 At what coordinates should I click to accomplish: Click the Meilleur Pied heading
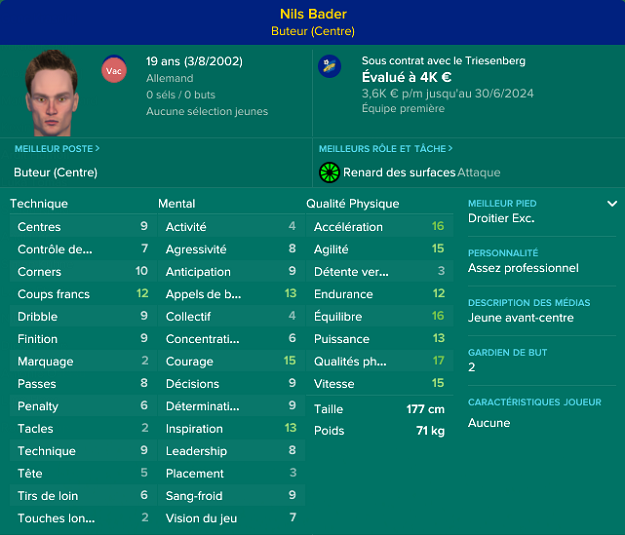[502, 203]
